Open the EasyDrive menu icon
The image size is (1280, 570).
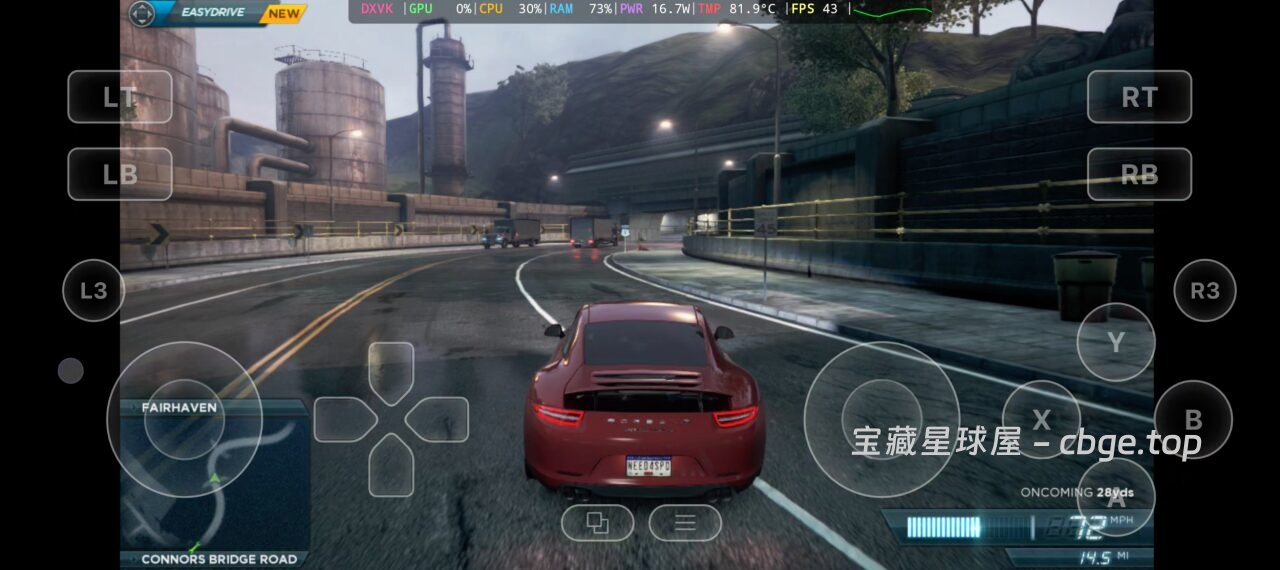pyautogui.click(x=142, y=14)
